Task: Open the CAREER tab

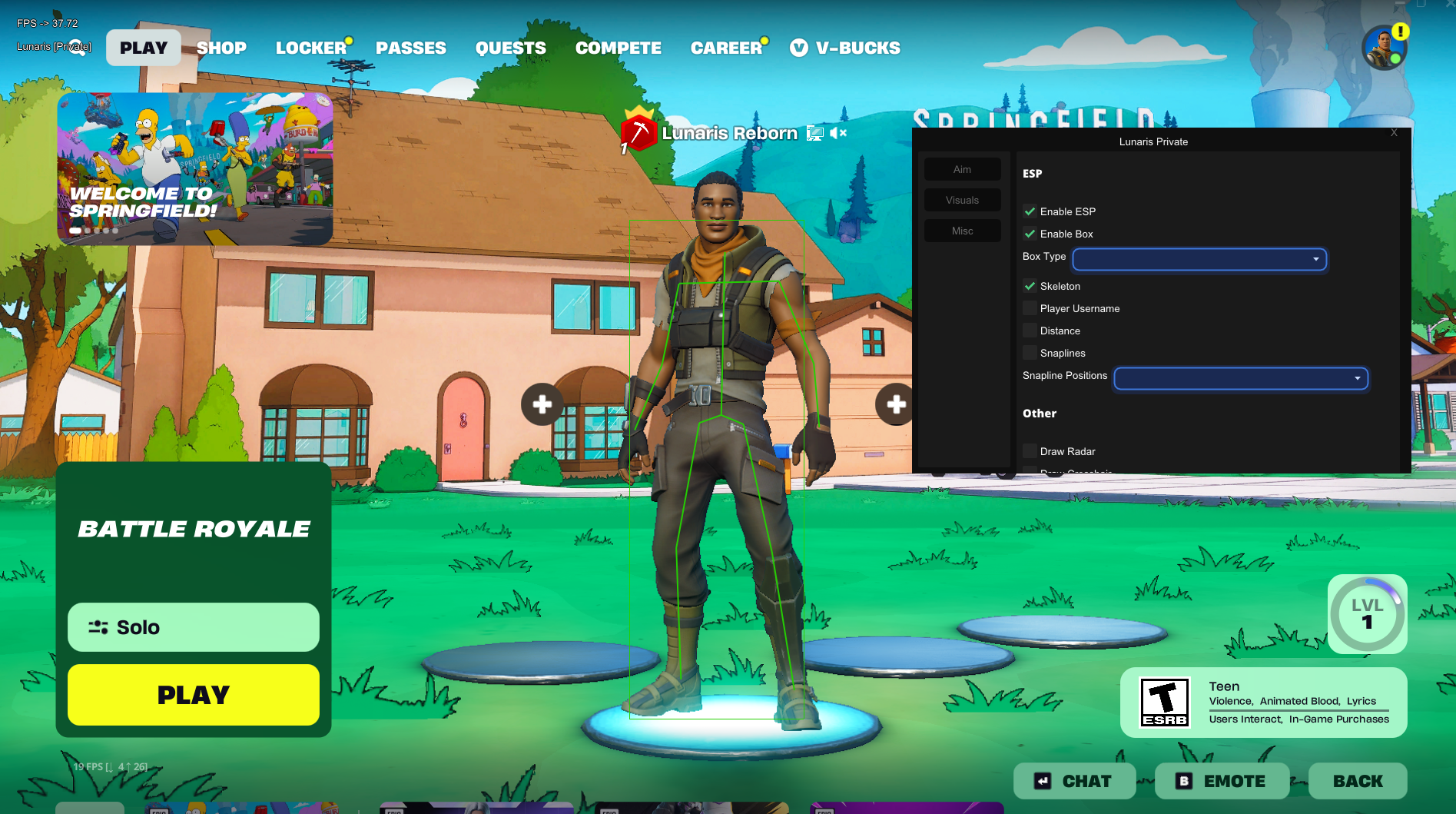Action: click(726, 48)
